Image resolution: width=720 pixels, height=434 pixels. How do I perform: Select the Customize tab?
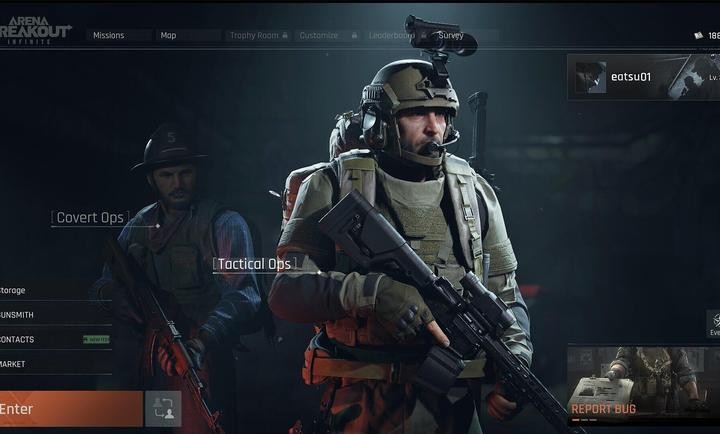(322, 35)
